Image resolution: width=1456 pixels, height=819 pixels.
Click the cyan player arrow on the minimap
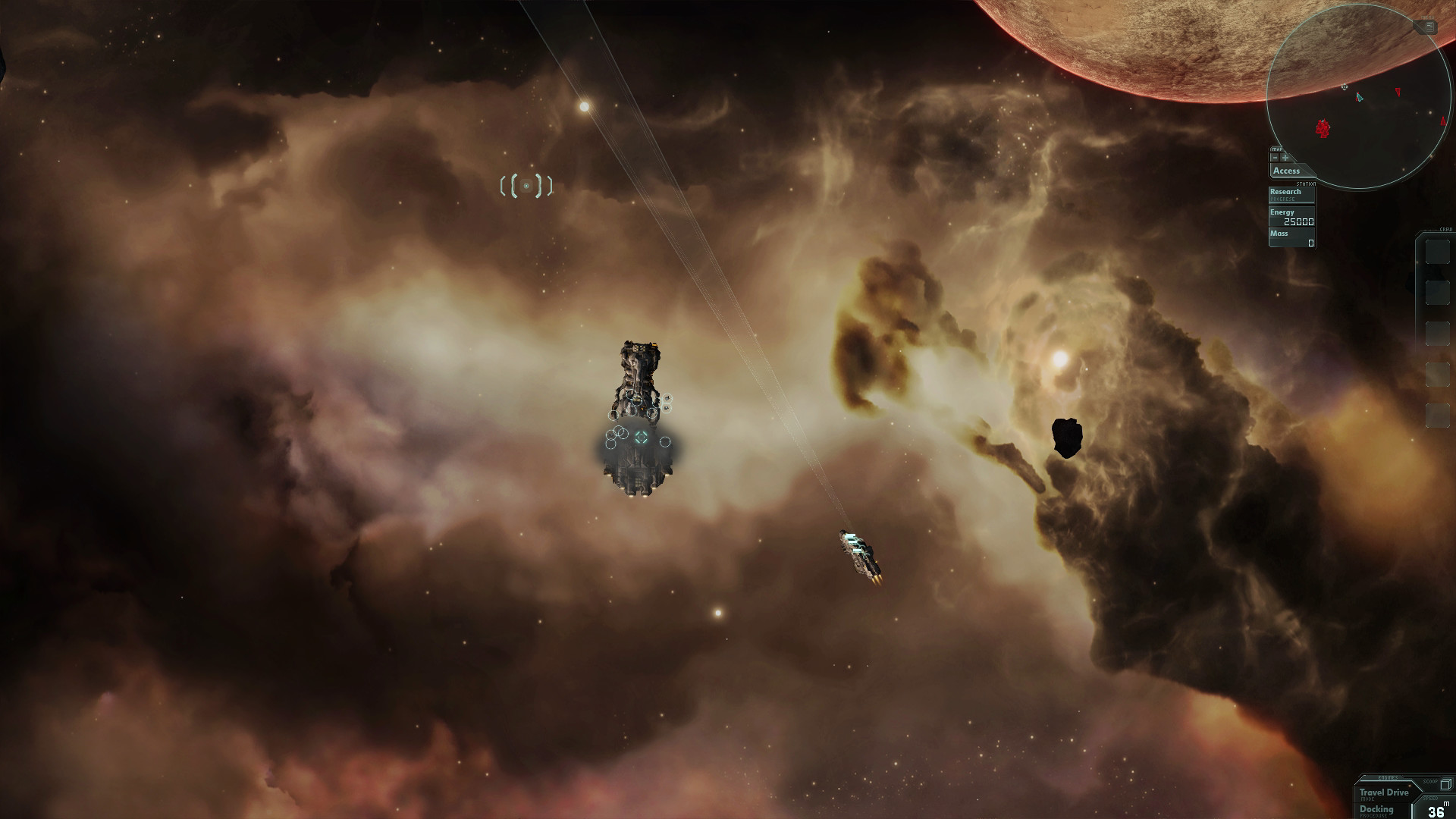[1359, 96]
